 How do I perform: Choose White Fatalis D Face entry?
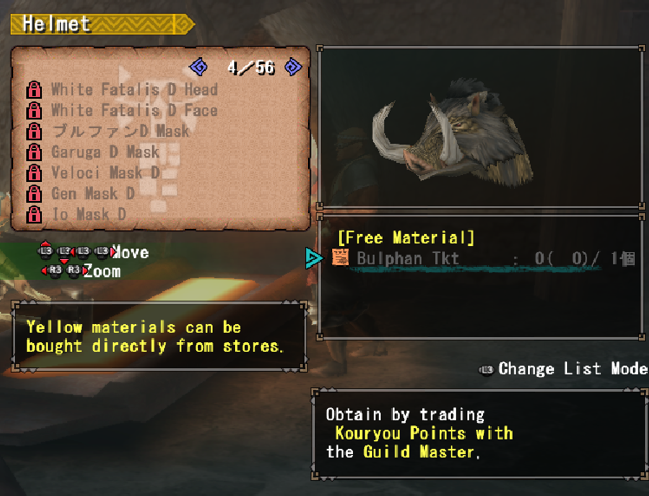pos(134,110)
